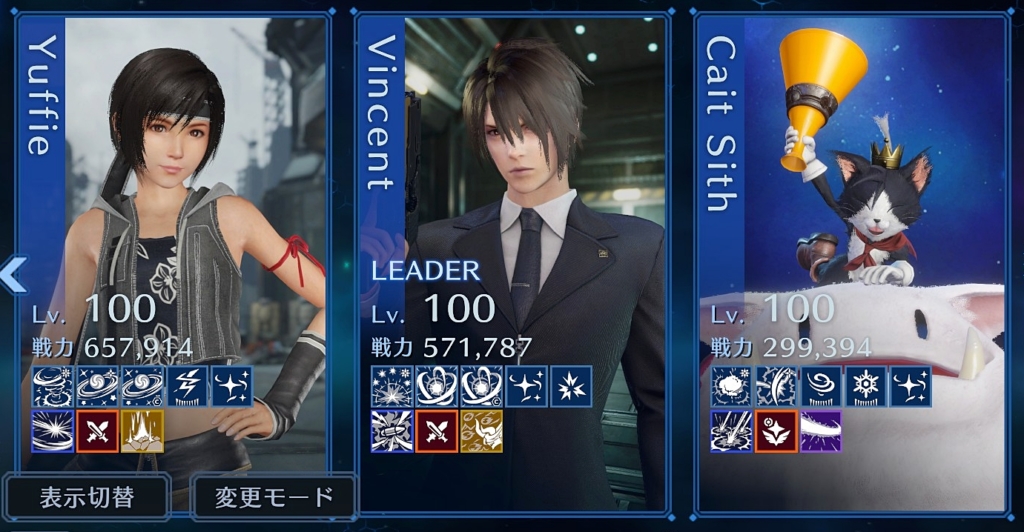Go to previous page with left arrow
Screen dimensions: 1024x532
[13, 274]
